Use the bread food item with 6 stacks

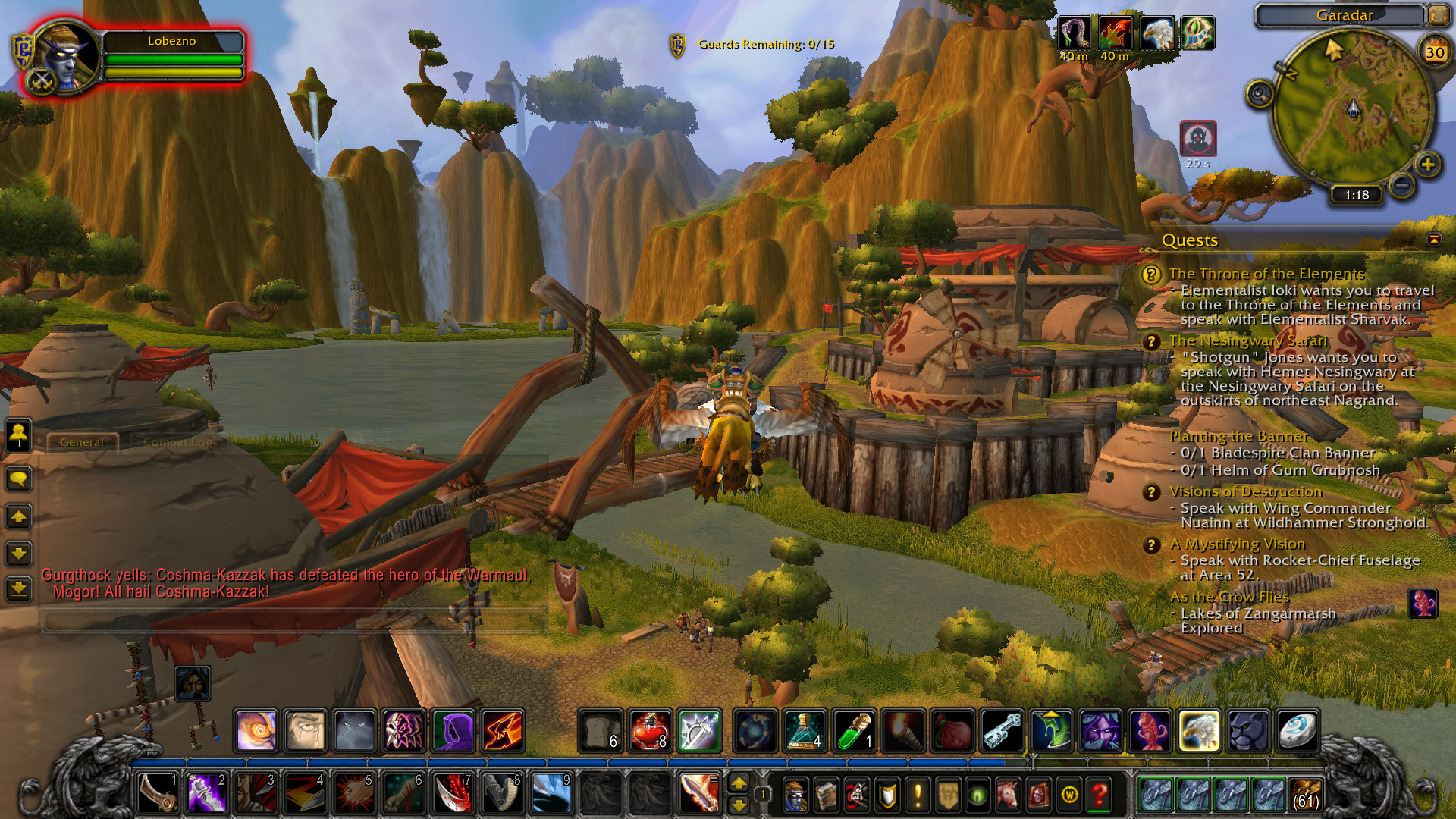(601, 730)
